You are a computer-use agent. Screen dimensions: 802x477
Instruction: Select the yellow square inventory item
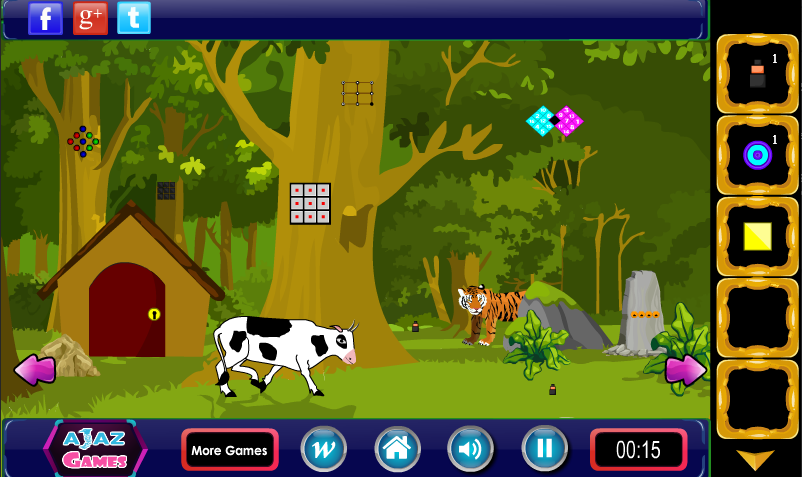click(x=757, y=236)
